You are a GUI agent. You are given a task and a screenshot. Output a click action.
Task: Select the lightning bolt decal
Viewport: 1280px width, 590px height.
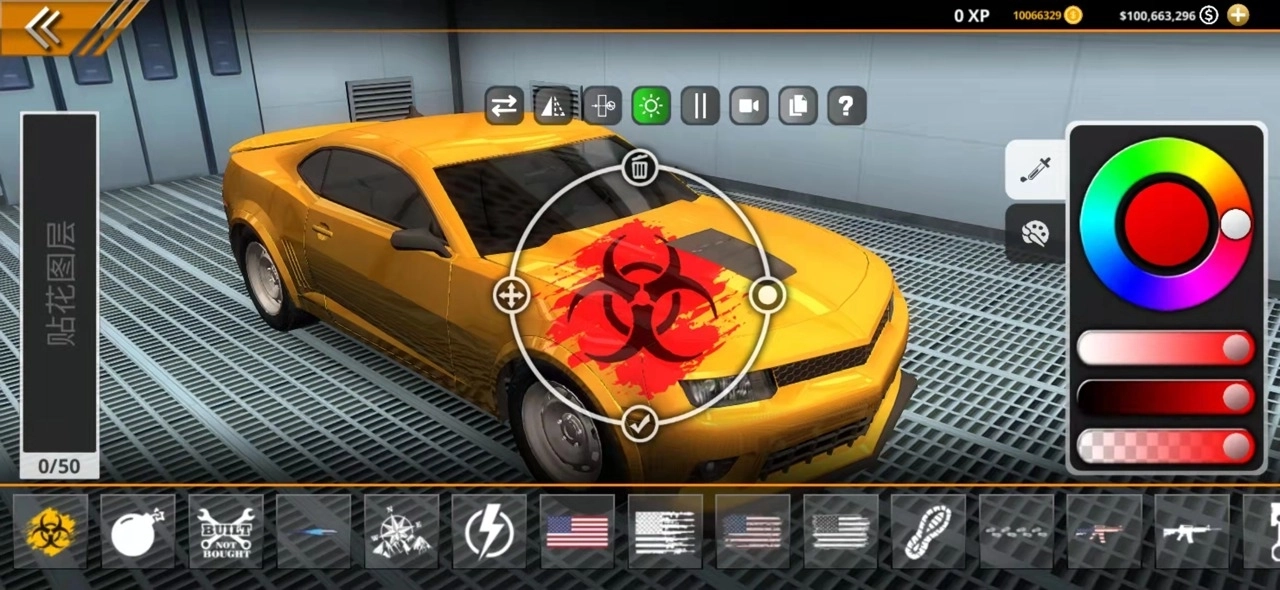(x=489, y=532)
